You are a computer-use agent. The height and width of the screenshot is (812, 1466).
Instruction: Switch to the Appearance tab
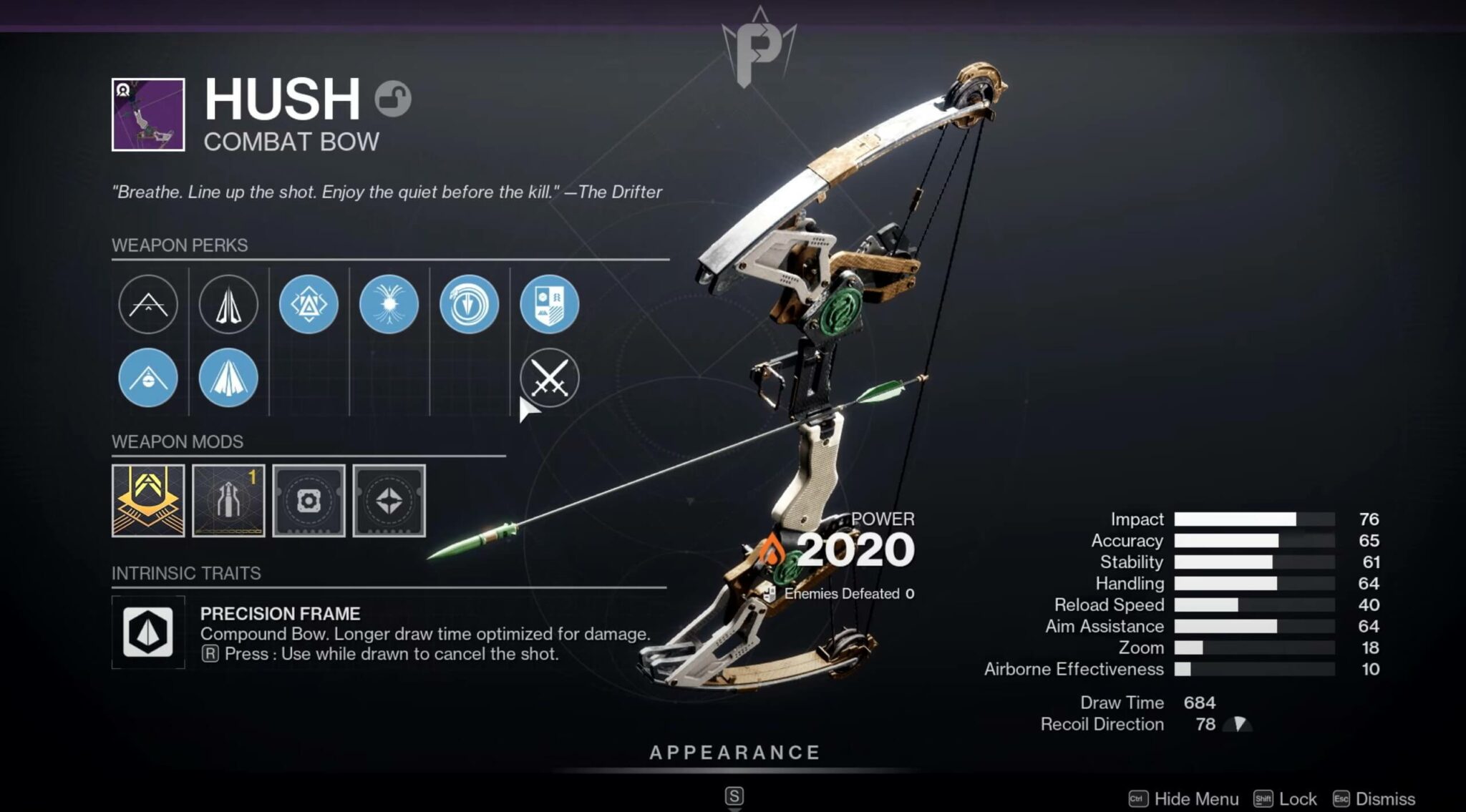pos(733,752)
